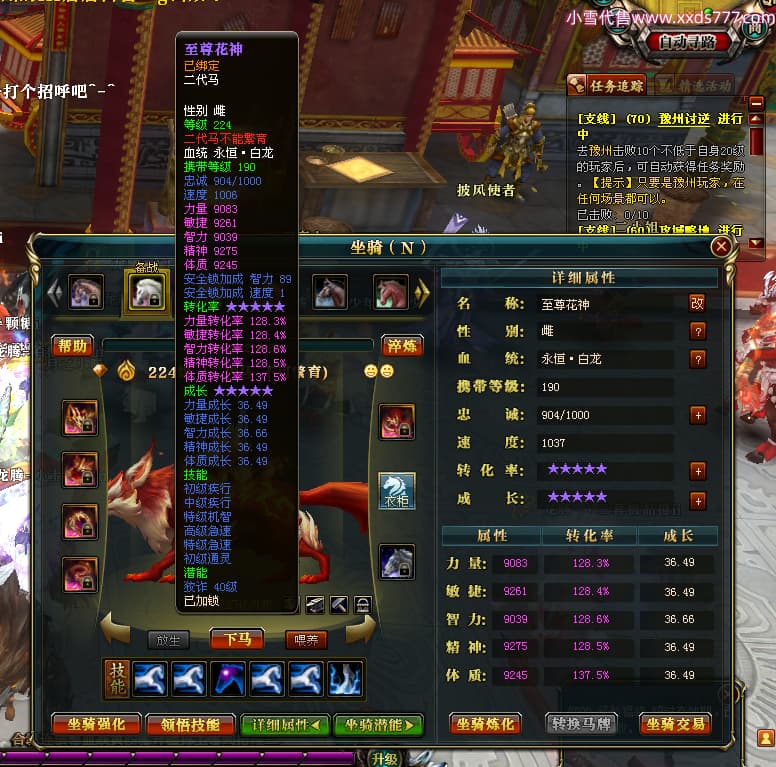This screenshot has height=767, width=776.
Task: Click the 豫州讨逆 quest link
Action: (682, 118)
